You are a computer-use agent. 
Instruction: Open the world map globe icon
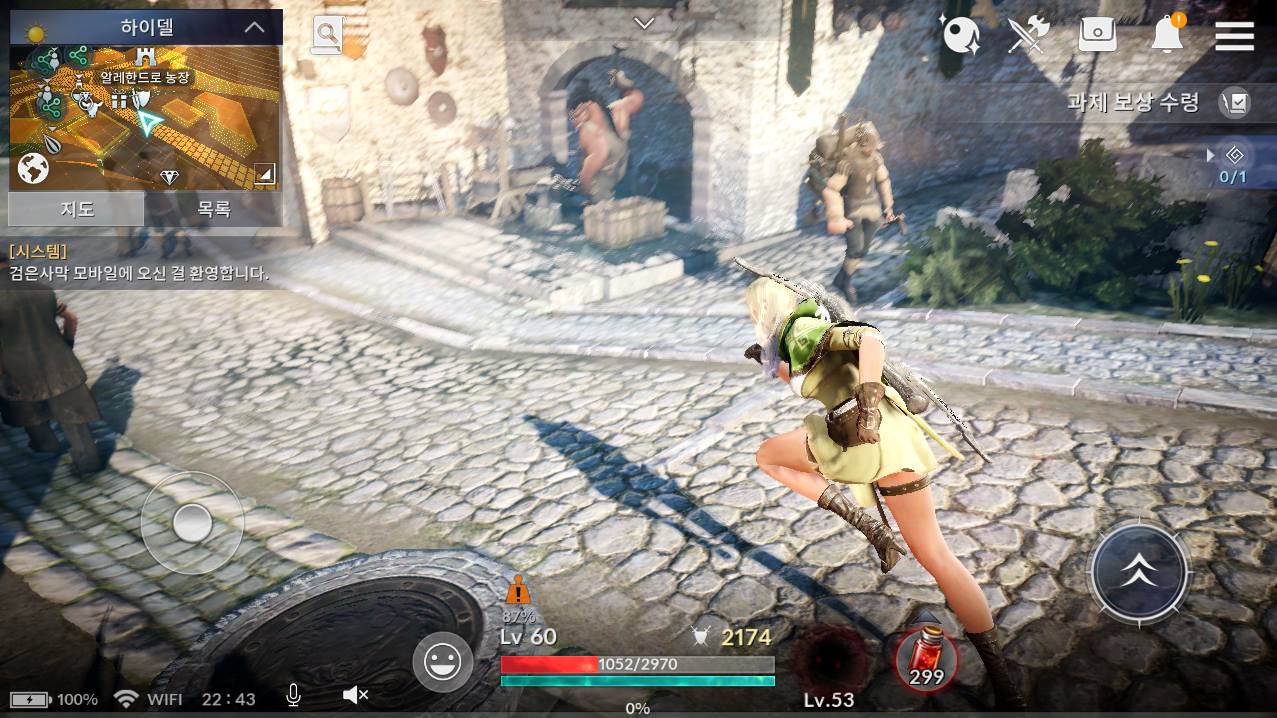point(33,168)
